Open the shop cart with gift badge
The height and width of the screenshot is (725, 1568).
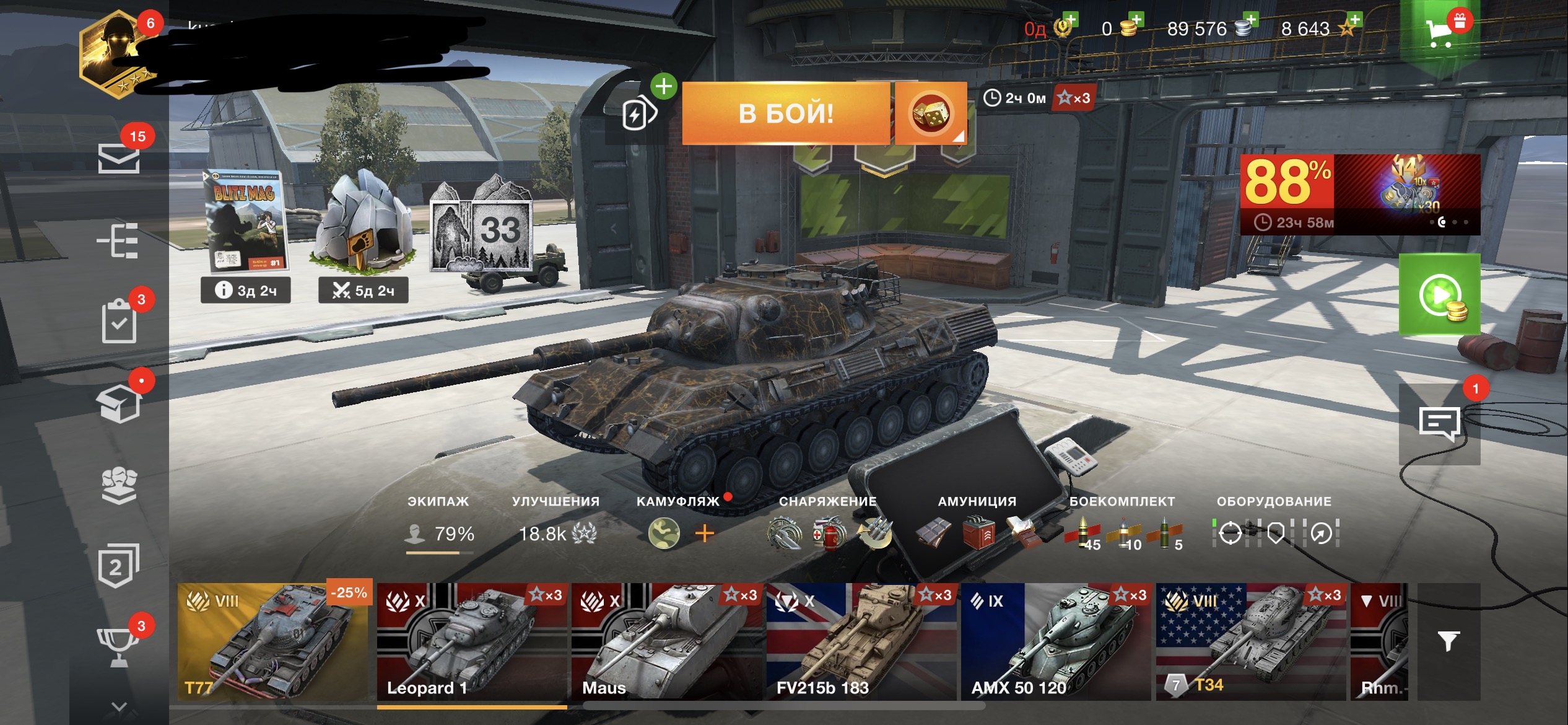tap(1440, 31)
